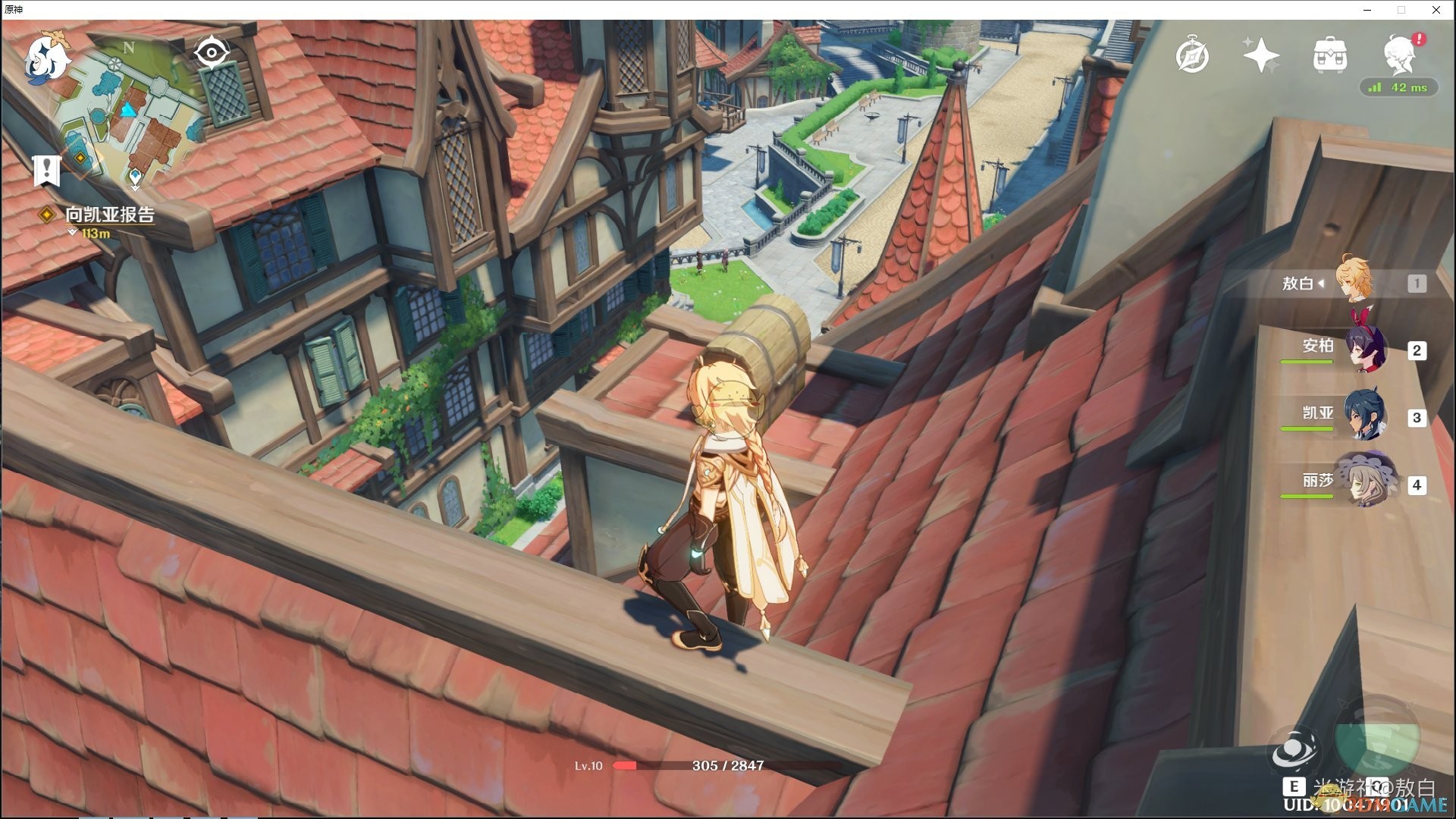
Task: Switch to party member 安柏
Action: click(1365, 350)
